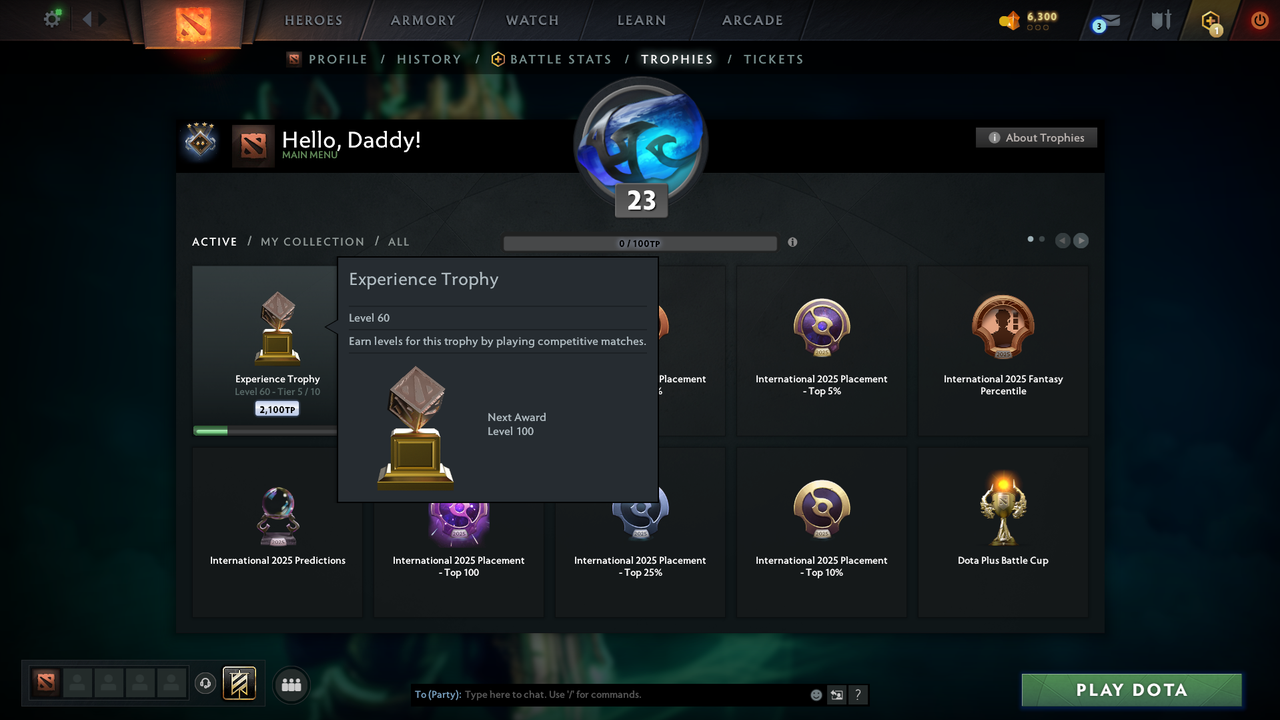The image size is (1280, 720).
Task: Click the 0/100TP trophy progress bar
Action: coord(640,242)
